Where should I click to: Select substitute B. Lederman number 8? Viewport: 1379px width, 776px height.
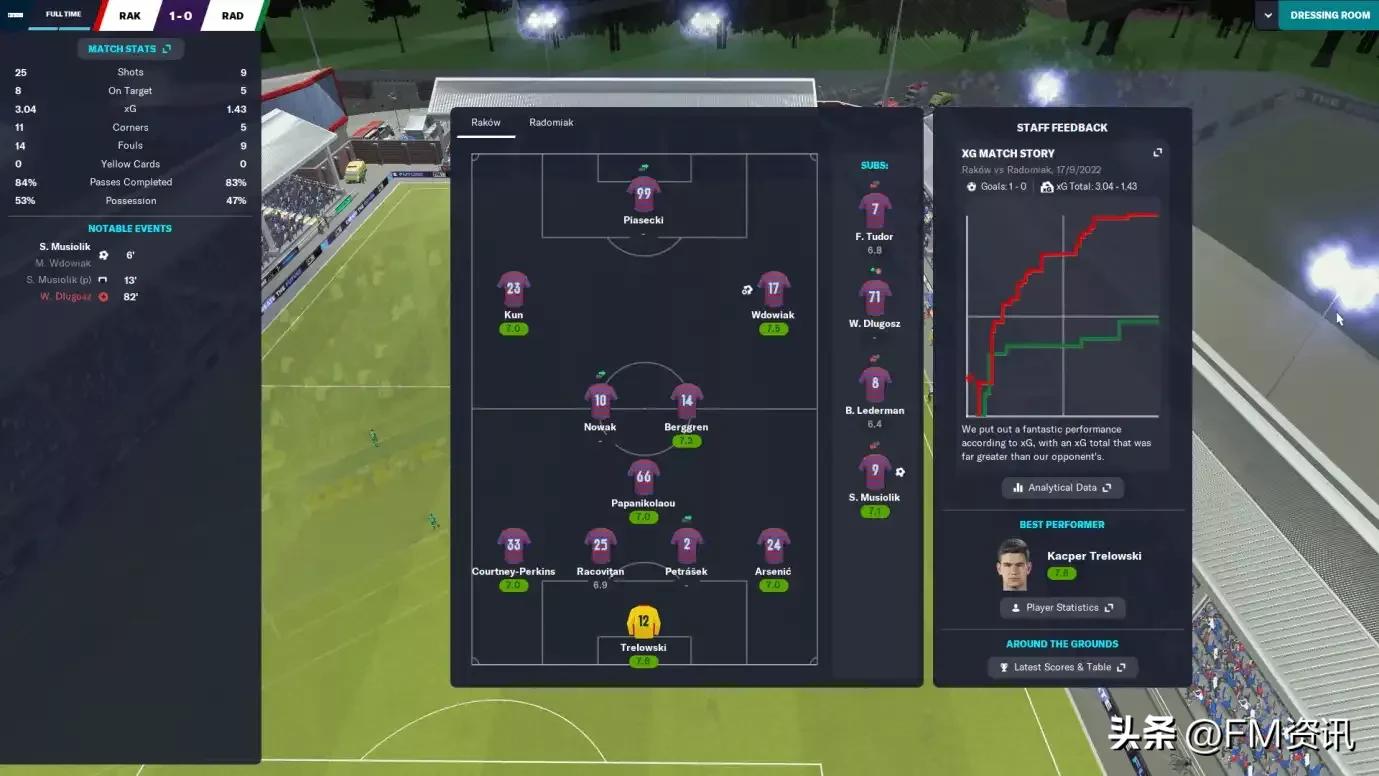pyautogui.click(x=874, y=384)
